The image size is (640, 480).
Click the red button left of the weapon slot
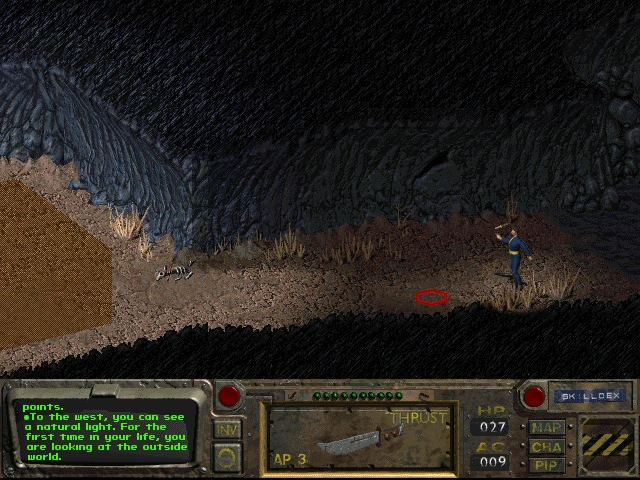(x=229, y=396)
